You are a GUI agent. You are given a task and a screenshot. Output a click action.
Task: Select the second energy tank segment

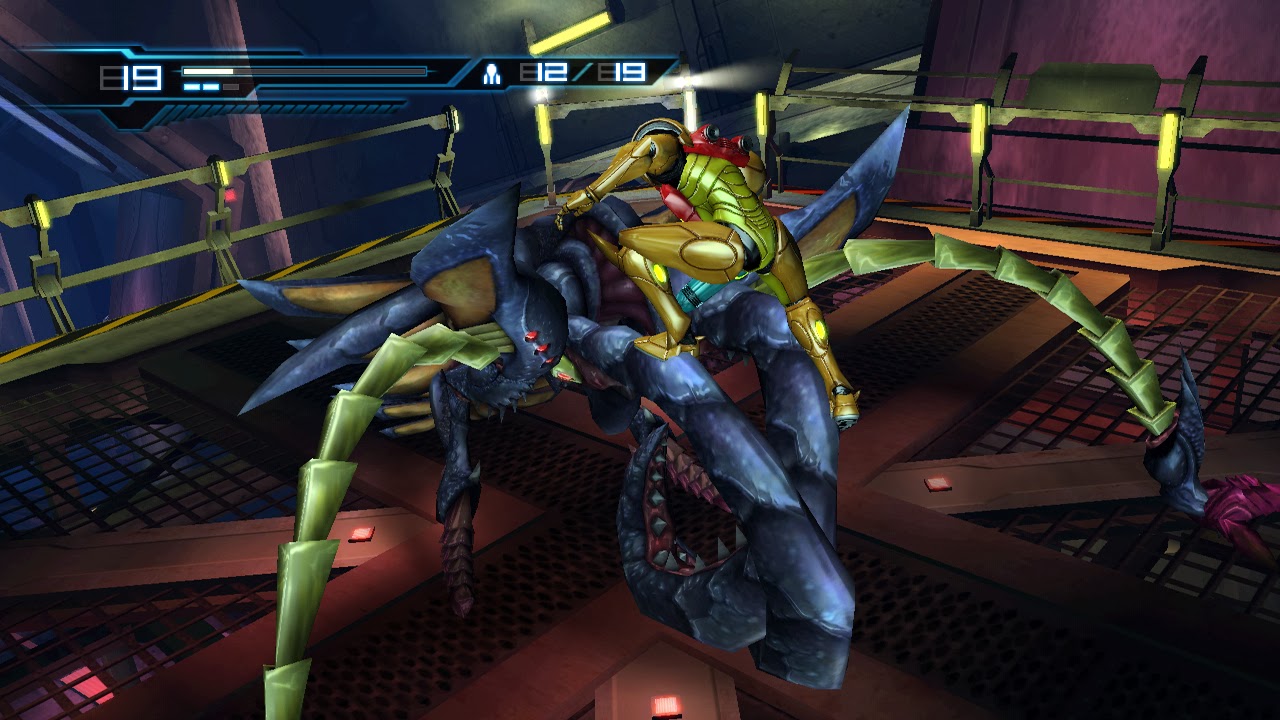click(212, 87)
